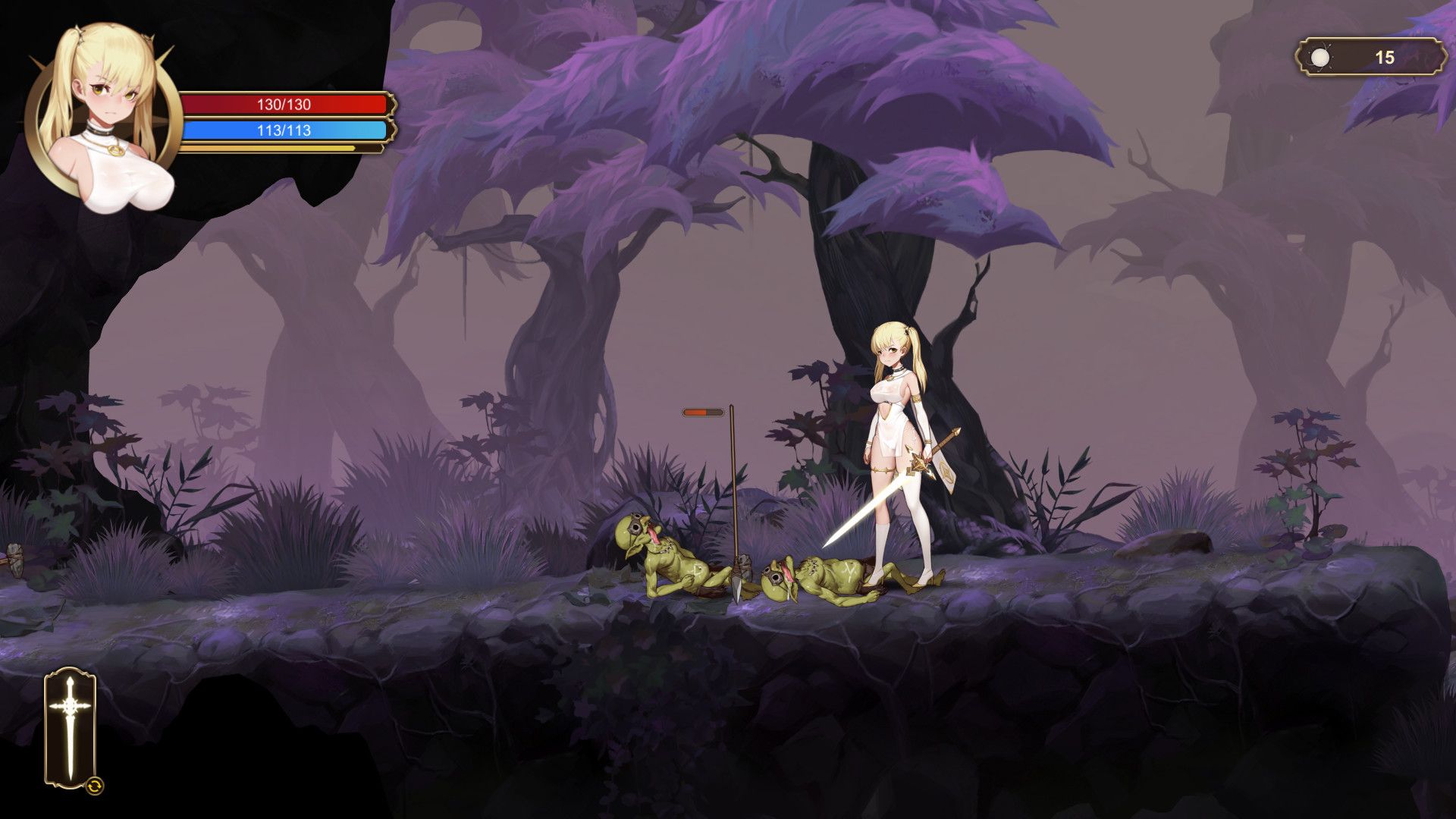Select the spear planted in the ground
1456x819 pixels.
(734, 493)
